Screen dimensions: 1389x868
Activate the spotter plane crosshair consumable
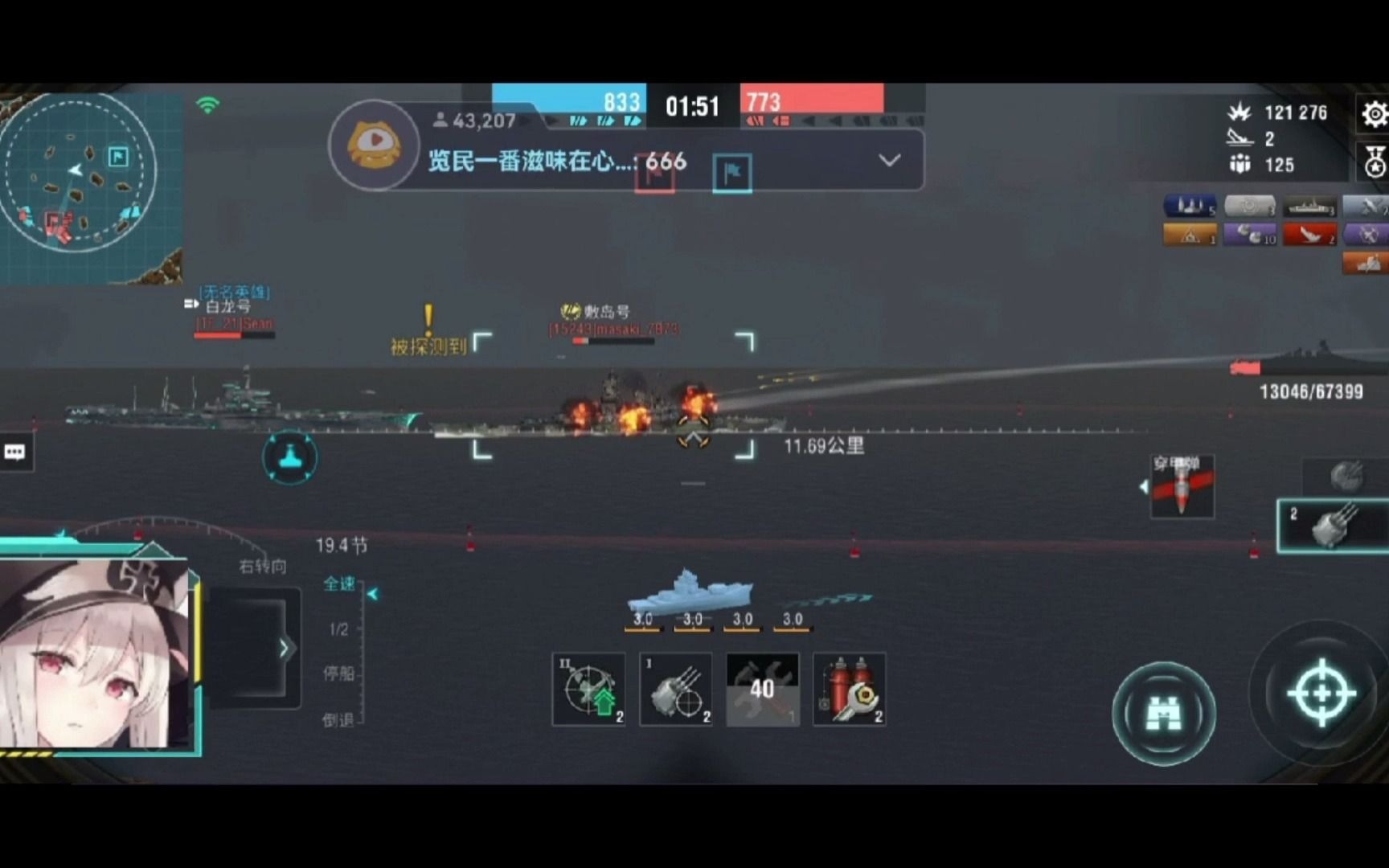588,690
